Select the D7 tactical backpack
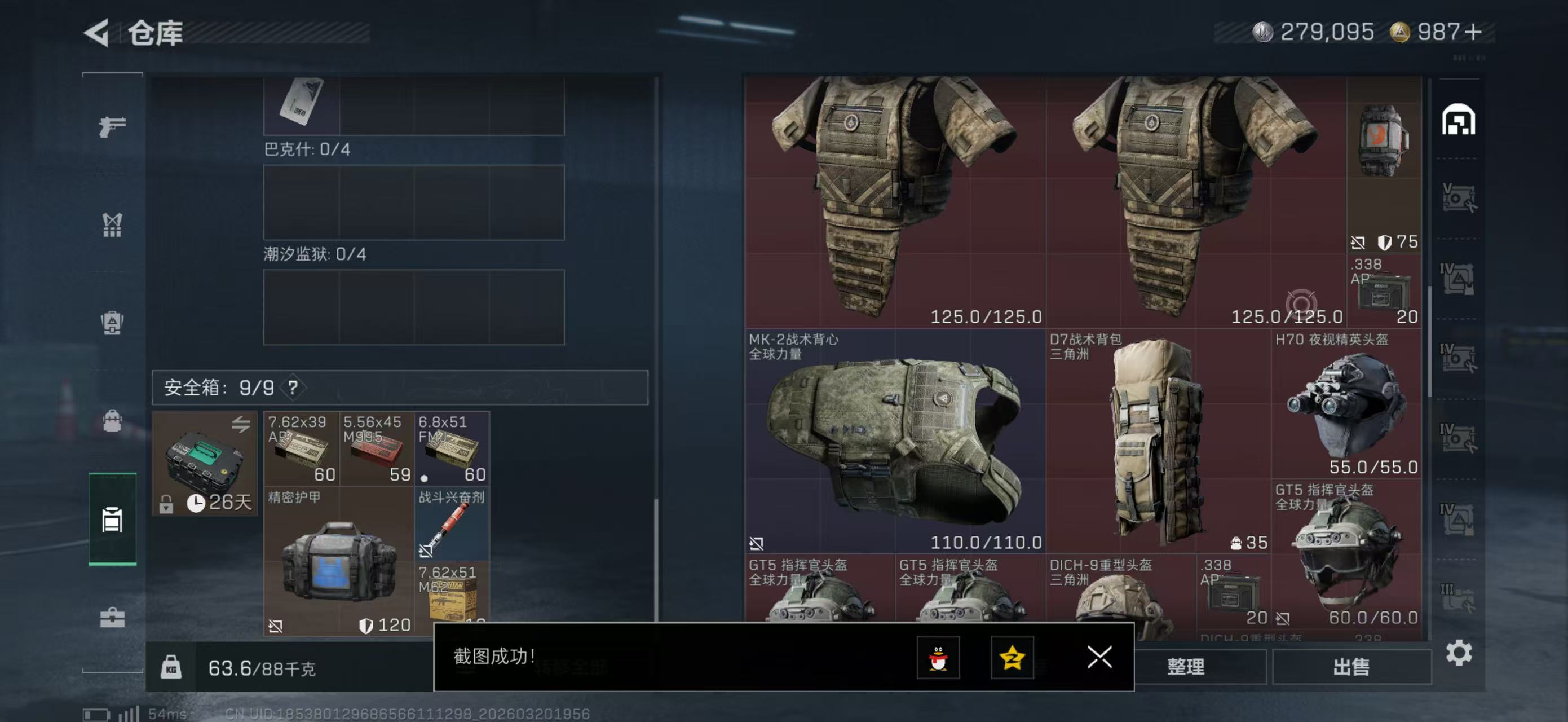The image size is (1568, 722). (x=1156, y=441)
